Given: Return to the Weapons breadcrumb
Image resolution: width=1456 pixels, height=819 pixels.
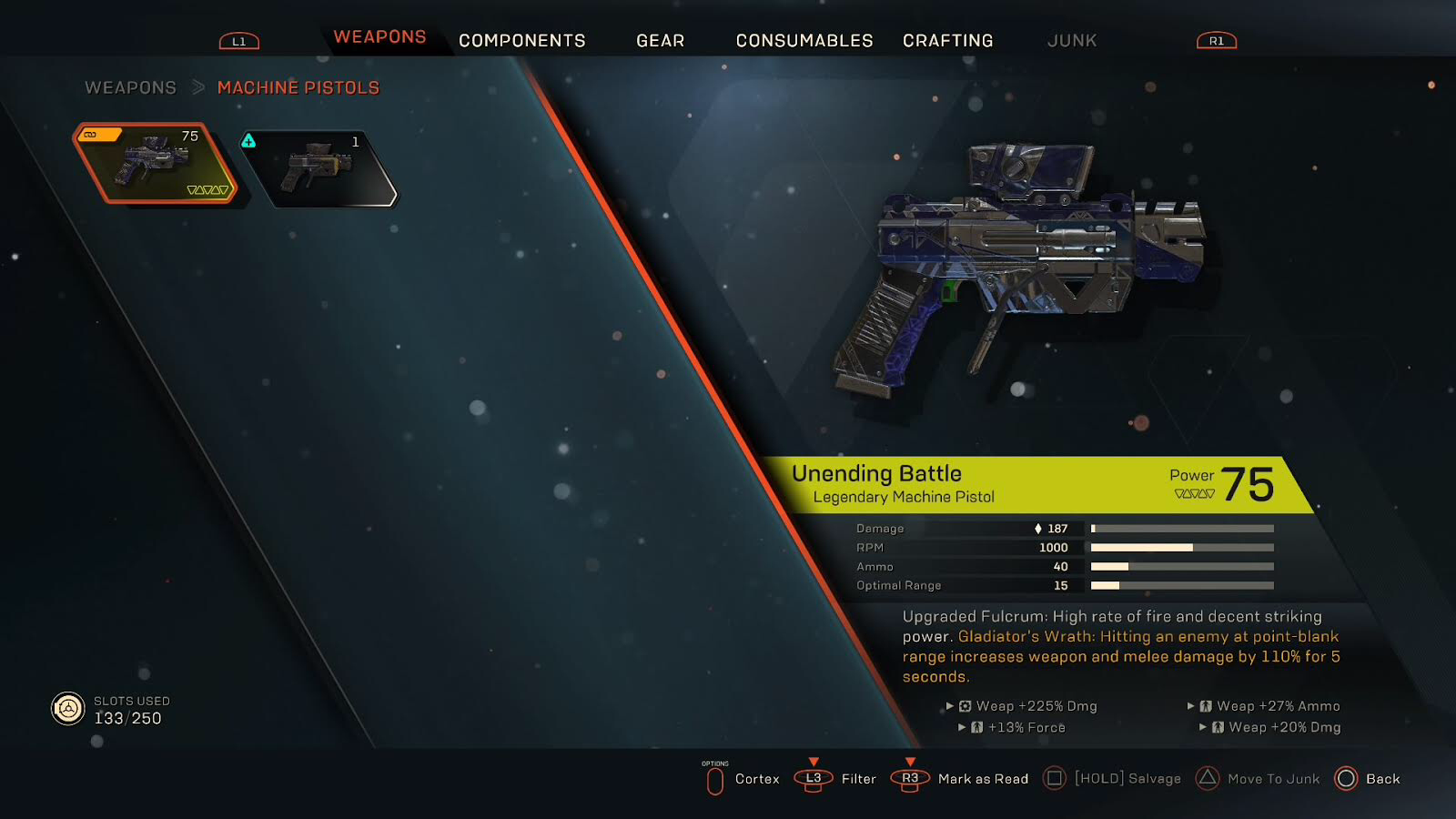Looking at the screenshot, I should [130, 88].
